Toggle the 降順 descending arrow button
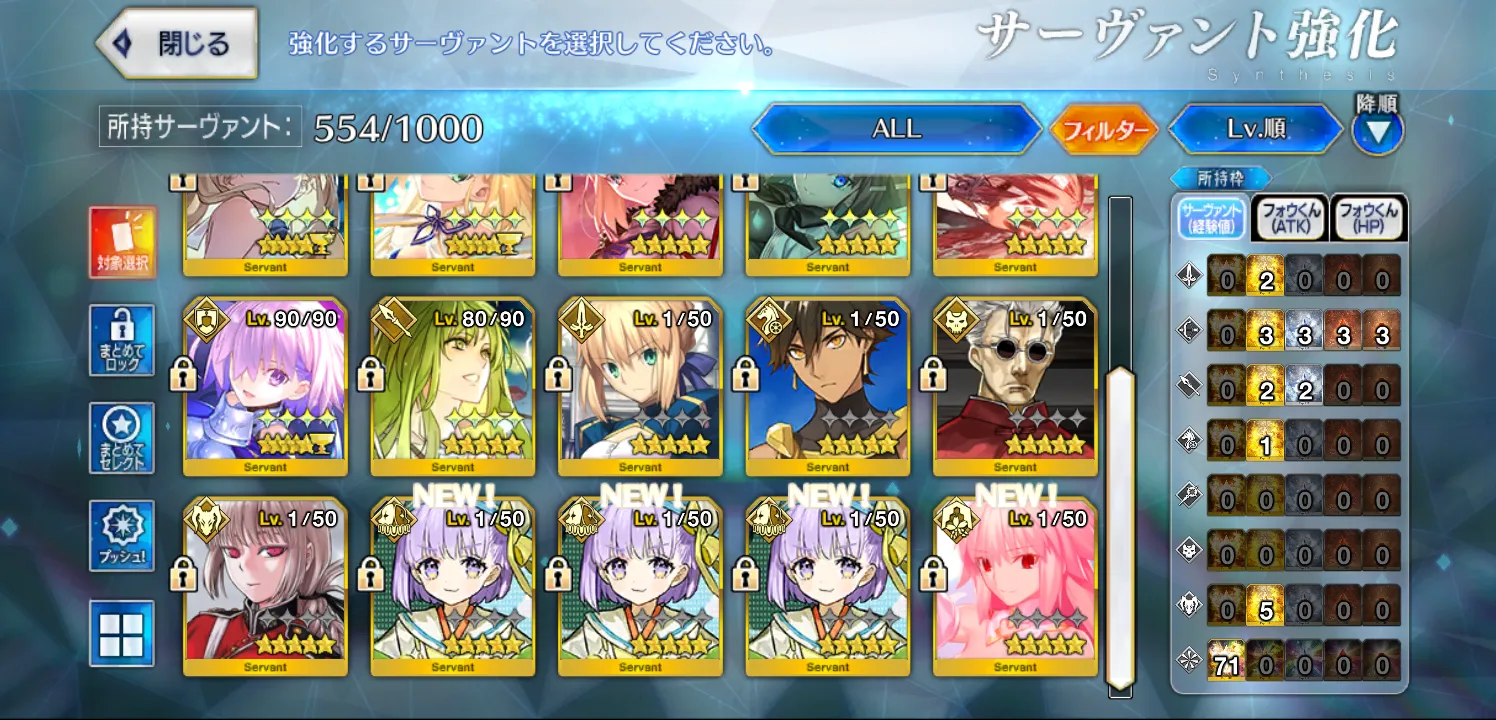This screenshot has height=720, width=1496. coord(1377,130)
